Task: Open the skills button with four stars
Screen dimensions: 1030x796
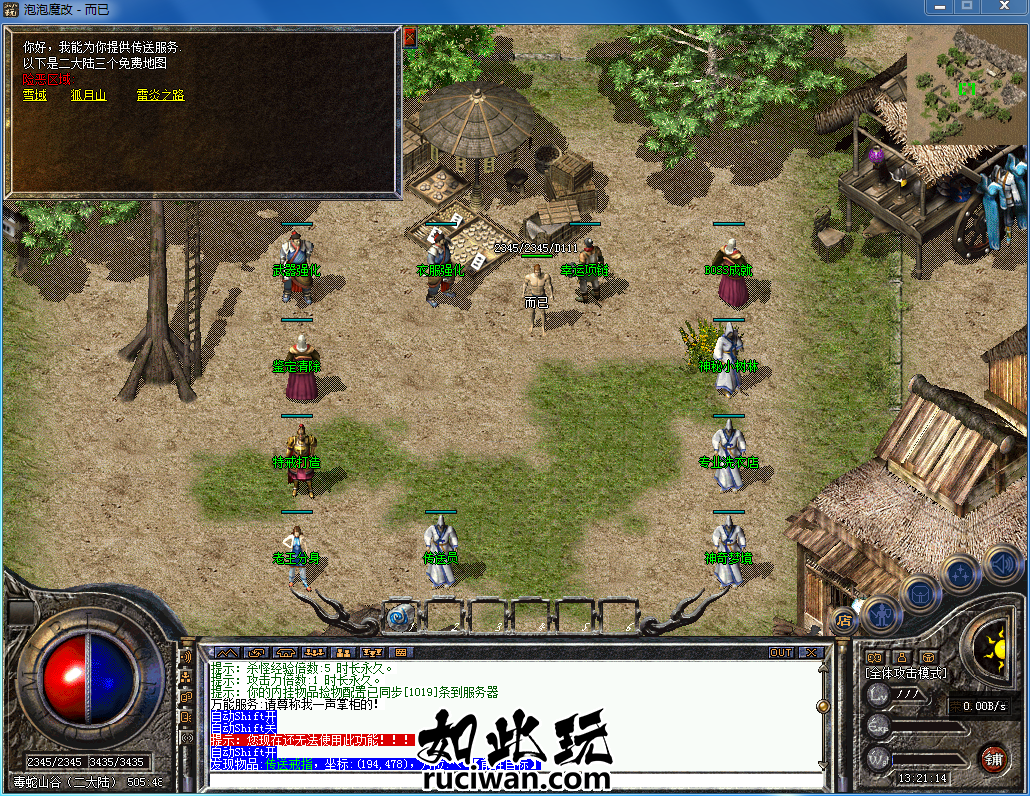Action: [960, 575]
